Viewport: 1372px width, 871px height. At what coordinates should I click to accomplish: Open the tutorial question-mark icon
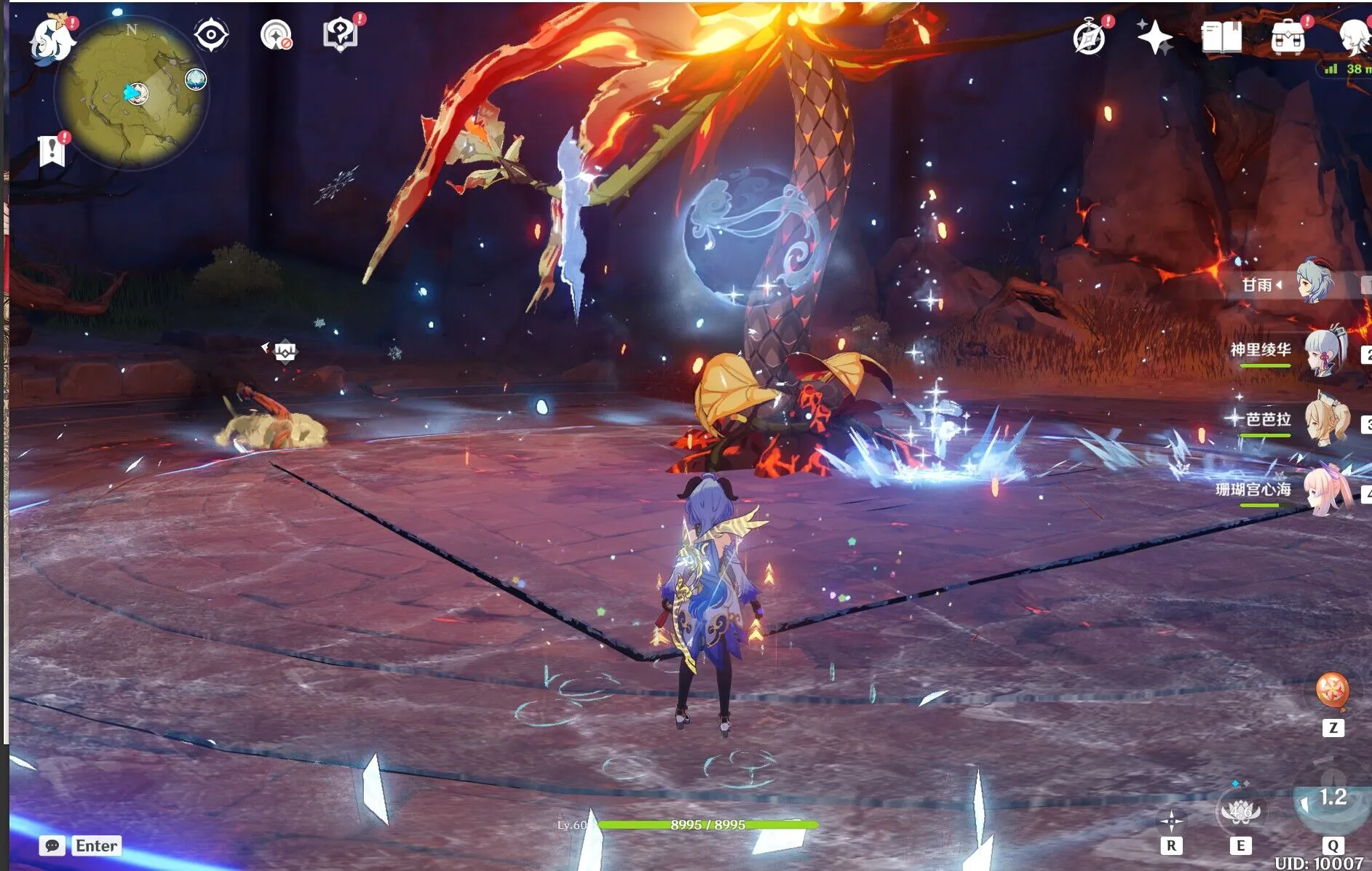[340, 33]
